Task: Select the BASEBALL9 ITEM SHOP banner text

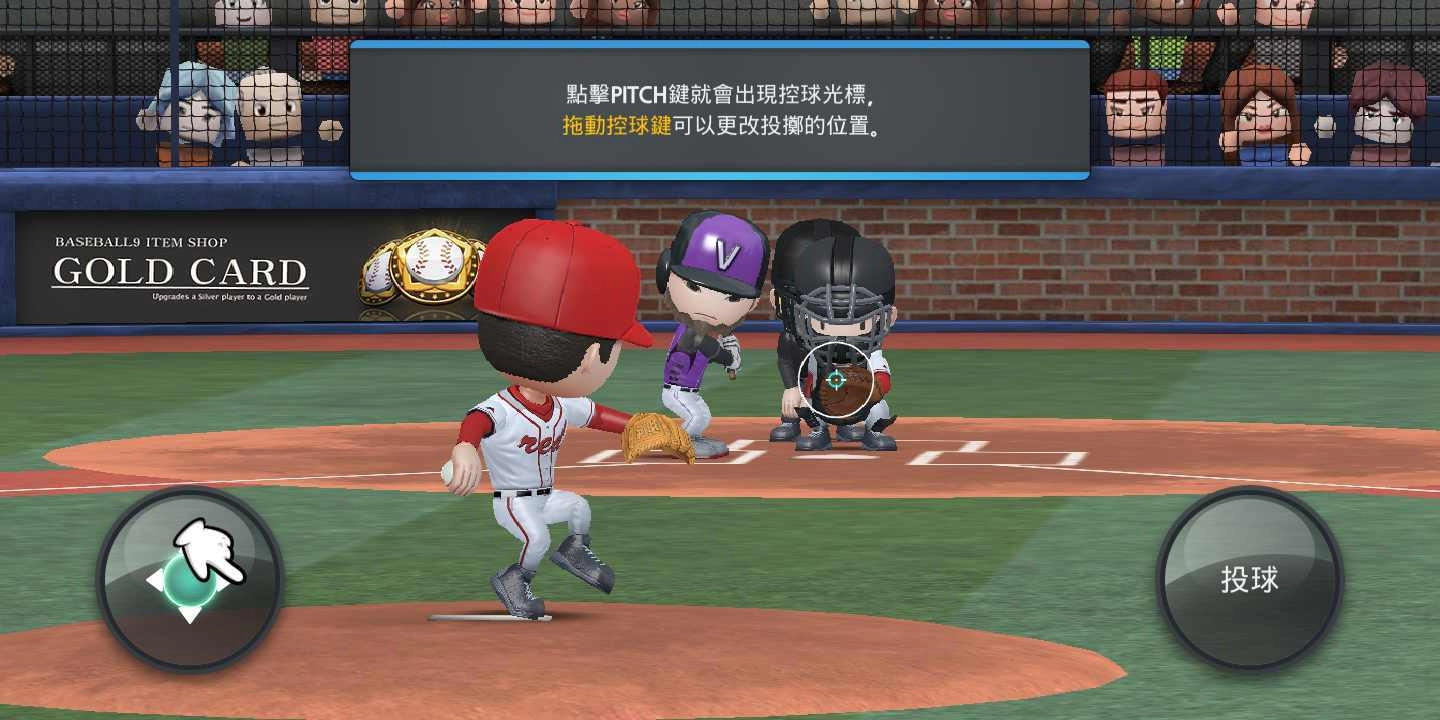Action: [143, 241]
